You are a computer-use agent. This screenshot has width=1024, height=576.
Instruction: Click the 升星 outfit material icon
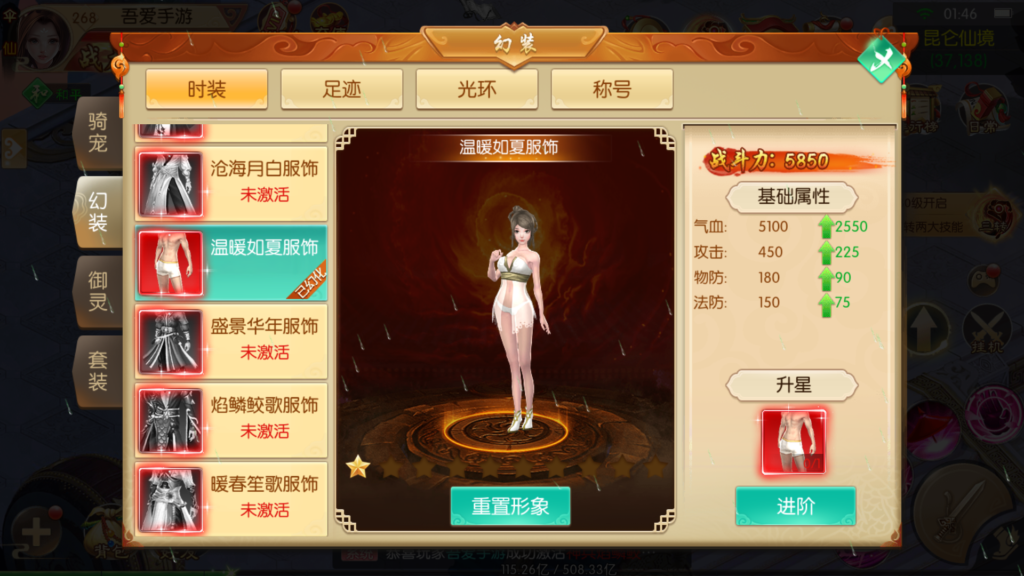(x=793, y=441)
